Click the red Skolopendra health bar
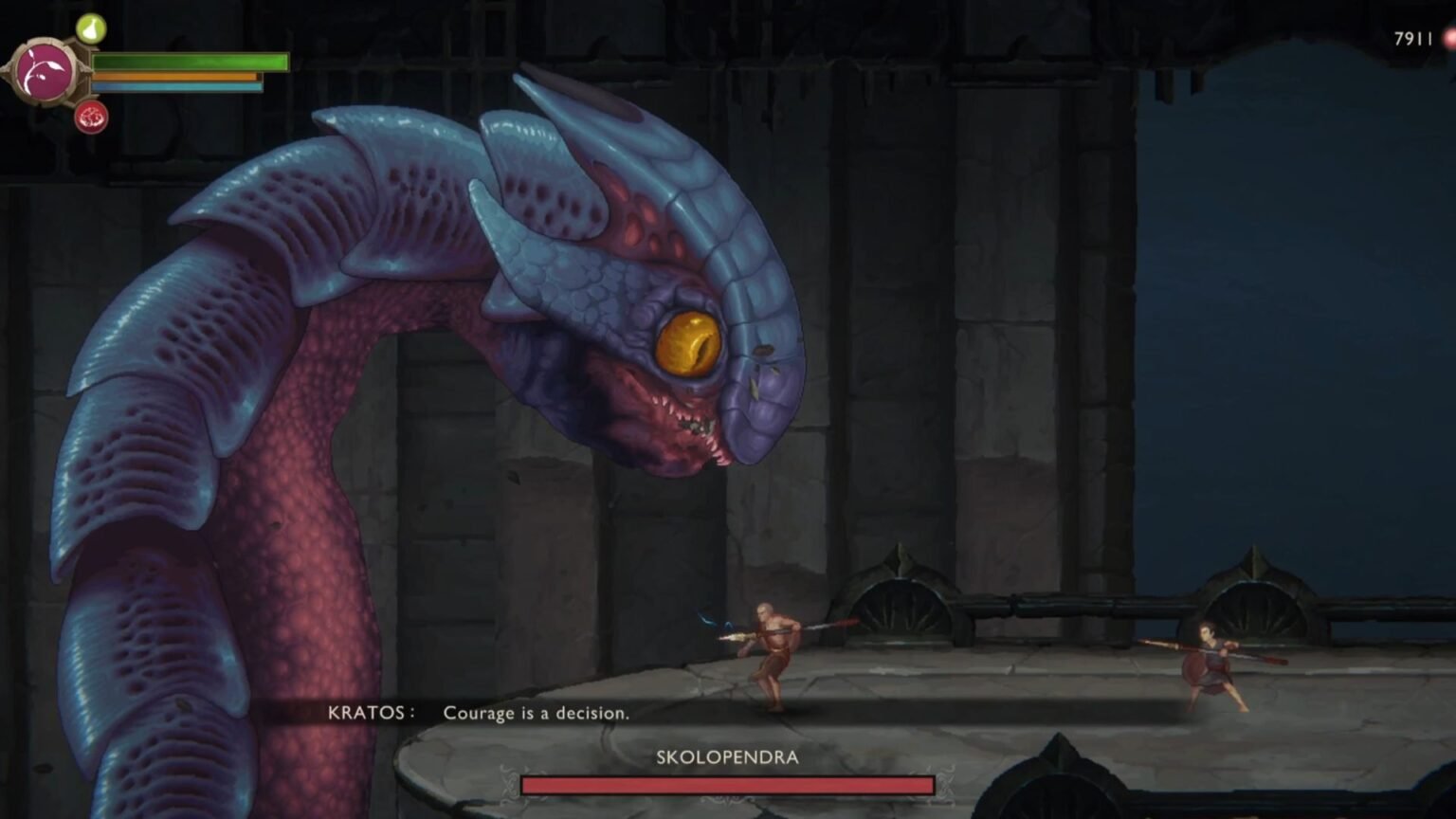1456x819 pixels. [727, 785]
